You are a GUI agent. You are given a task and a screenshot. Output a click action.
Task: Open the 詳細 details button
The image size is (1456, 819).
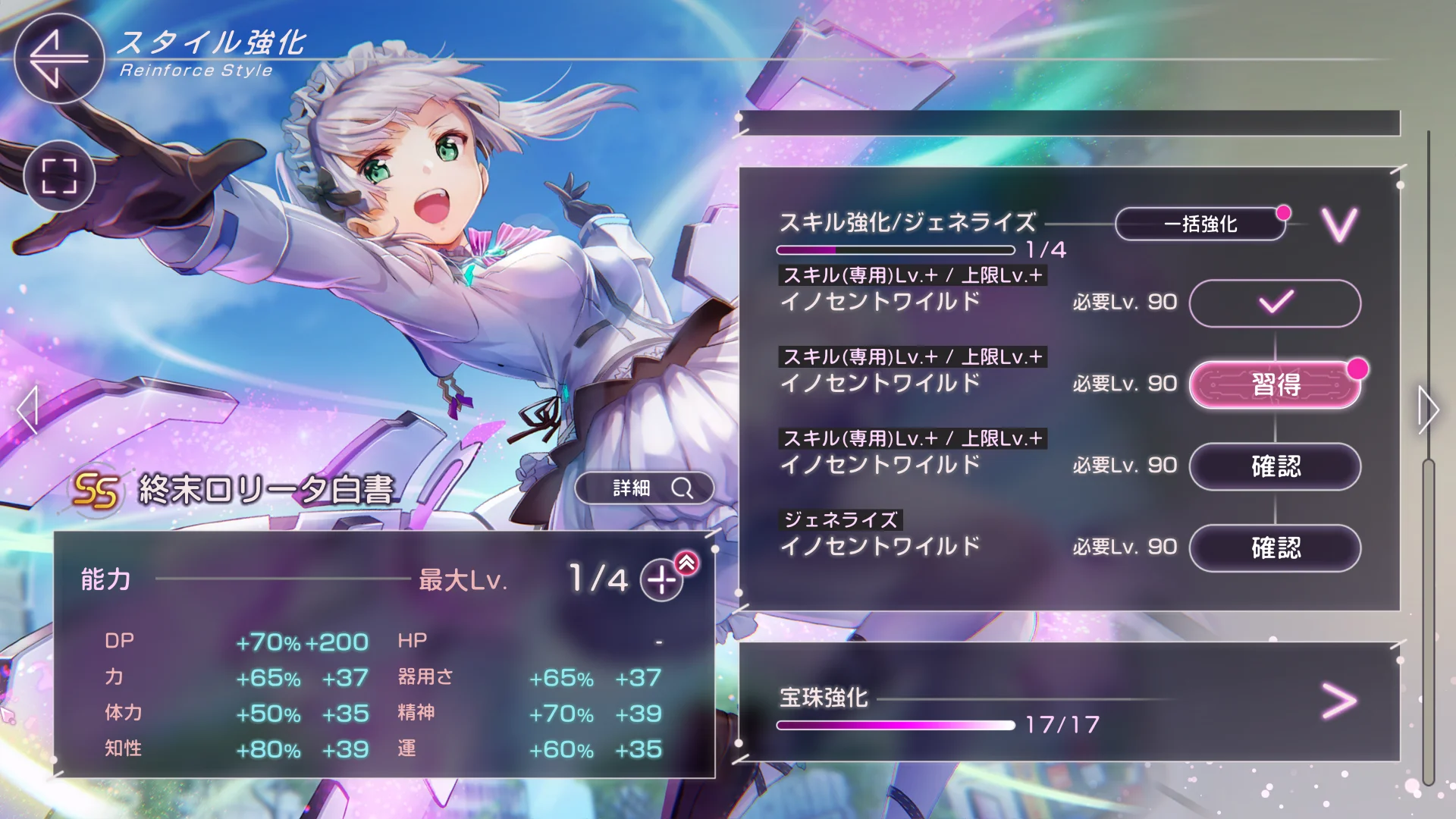[645, 488]
